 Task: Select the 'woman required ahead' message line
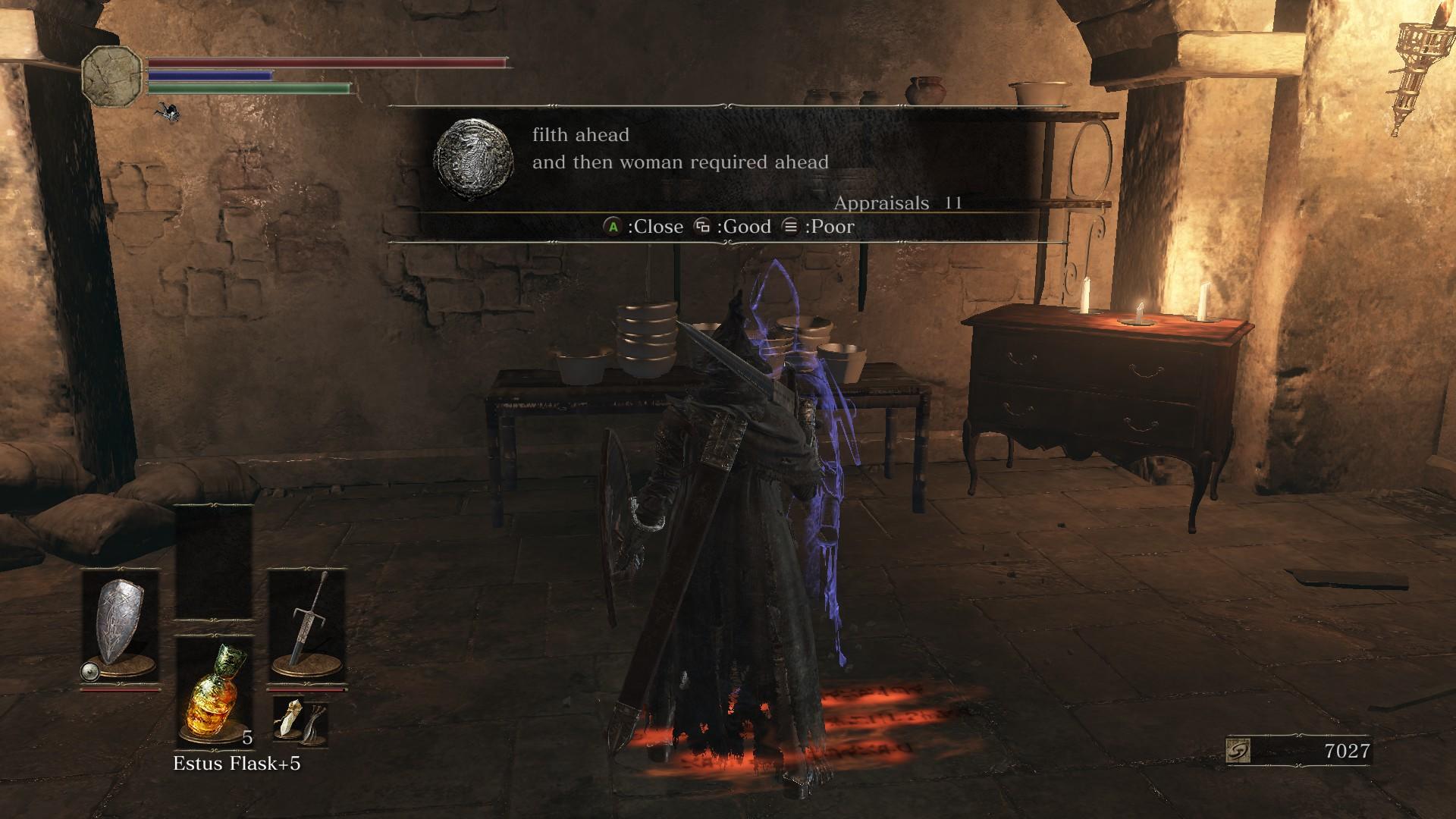click(x=682, y=161)
